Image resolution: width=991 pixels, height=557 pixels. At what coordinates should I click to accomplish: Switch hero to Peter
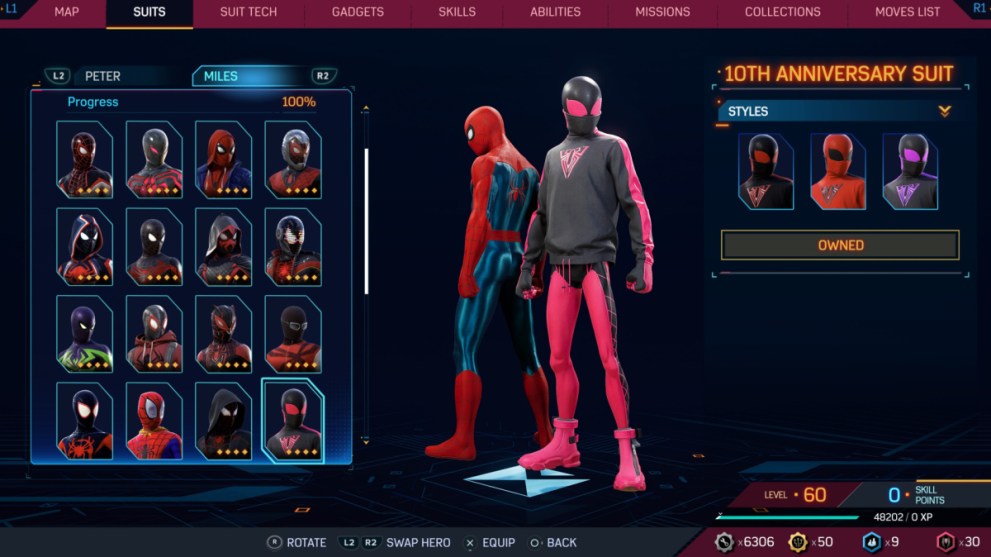[102, 76]
